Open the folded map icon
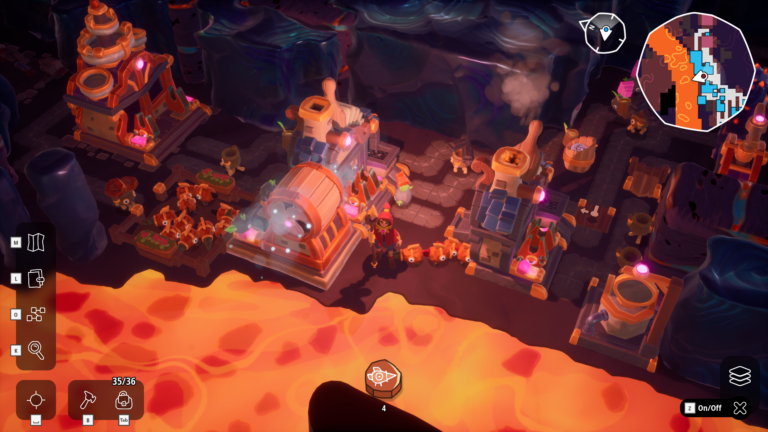Image resolution: width=768 pixels, height=432 pixels. tap(37, 242)
